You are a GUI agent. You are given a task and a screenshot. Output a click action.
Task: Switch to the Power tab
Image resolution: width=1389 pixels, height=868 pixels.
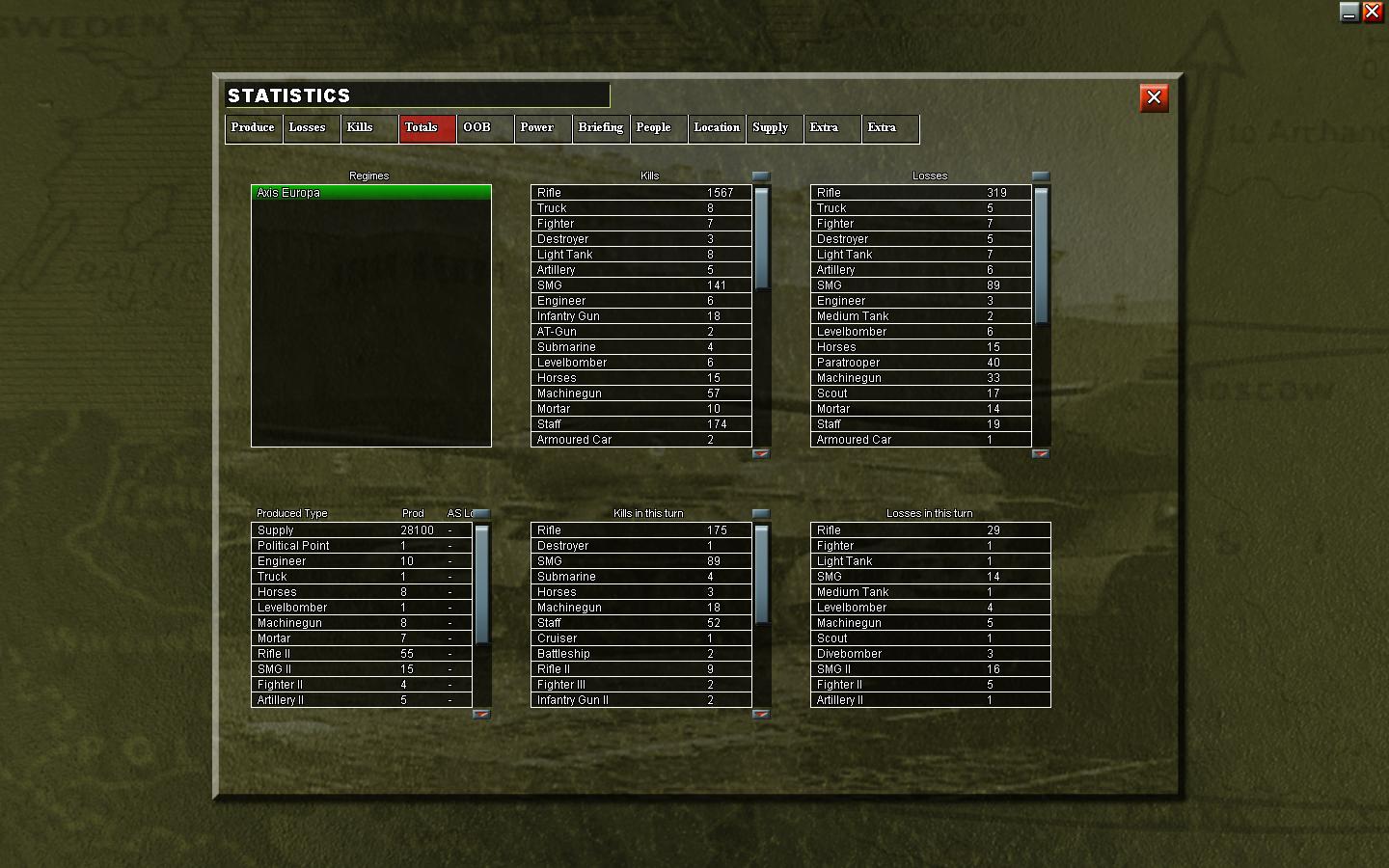click(536, 128)
